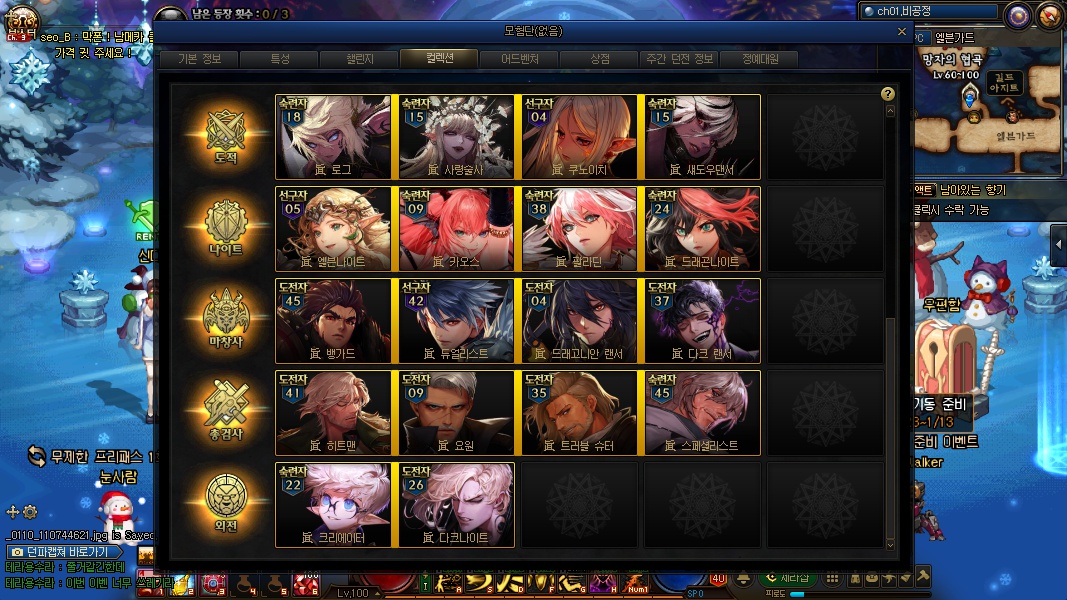Screen dimensions: 1067x600
Task: Open the yellow question mark help
Action: [887, 94]
